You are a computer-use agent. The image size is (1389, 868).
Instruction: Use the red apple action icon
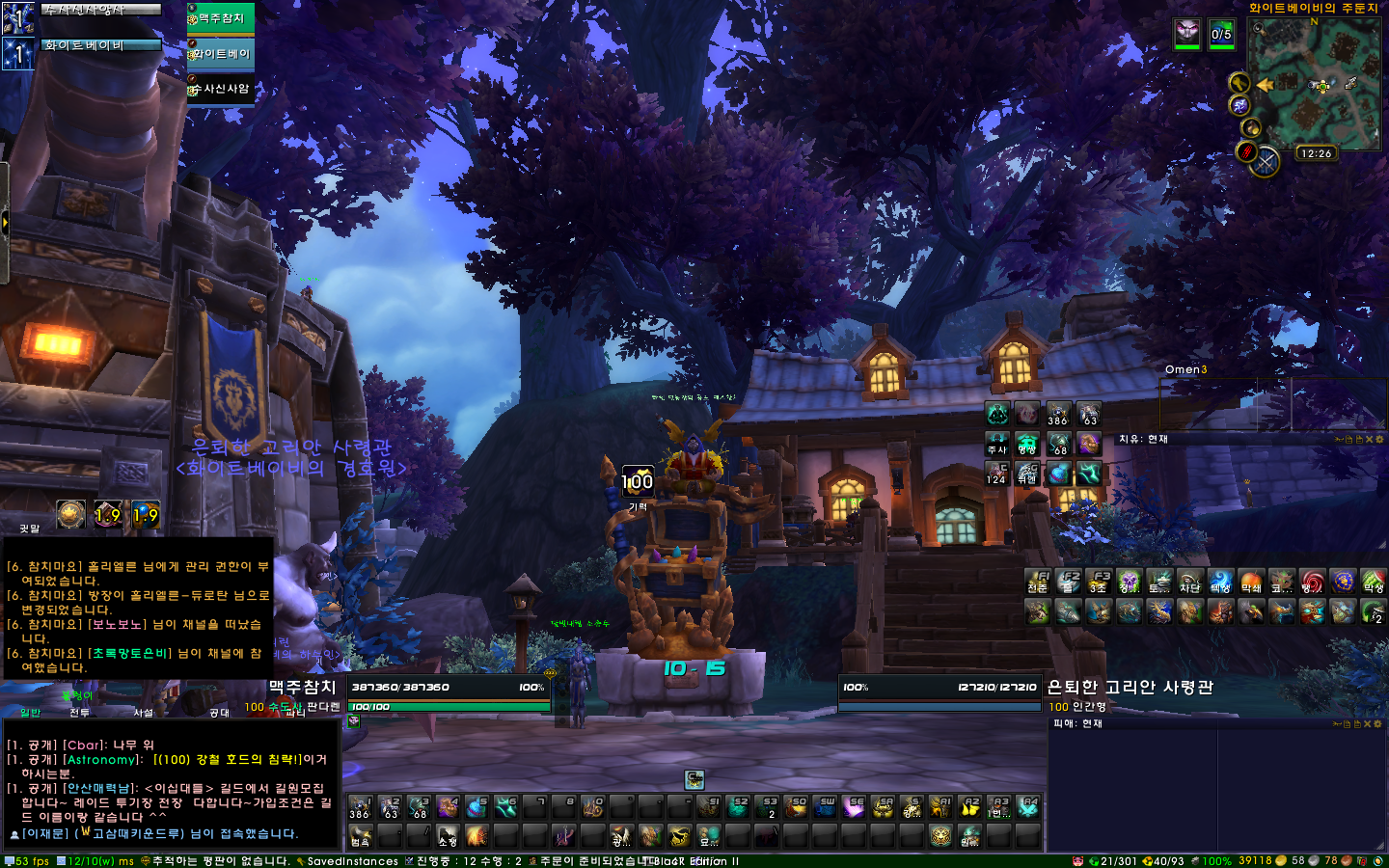(1251, 582)
